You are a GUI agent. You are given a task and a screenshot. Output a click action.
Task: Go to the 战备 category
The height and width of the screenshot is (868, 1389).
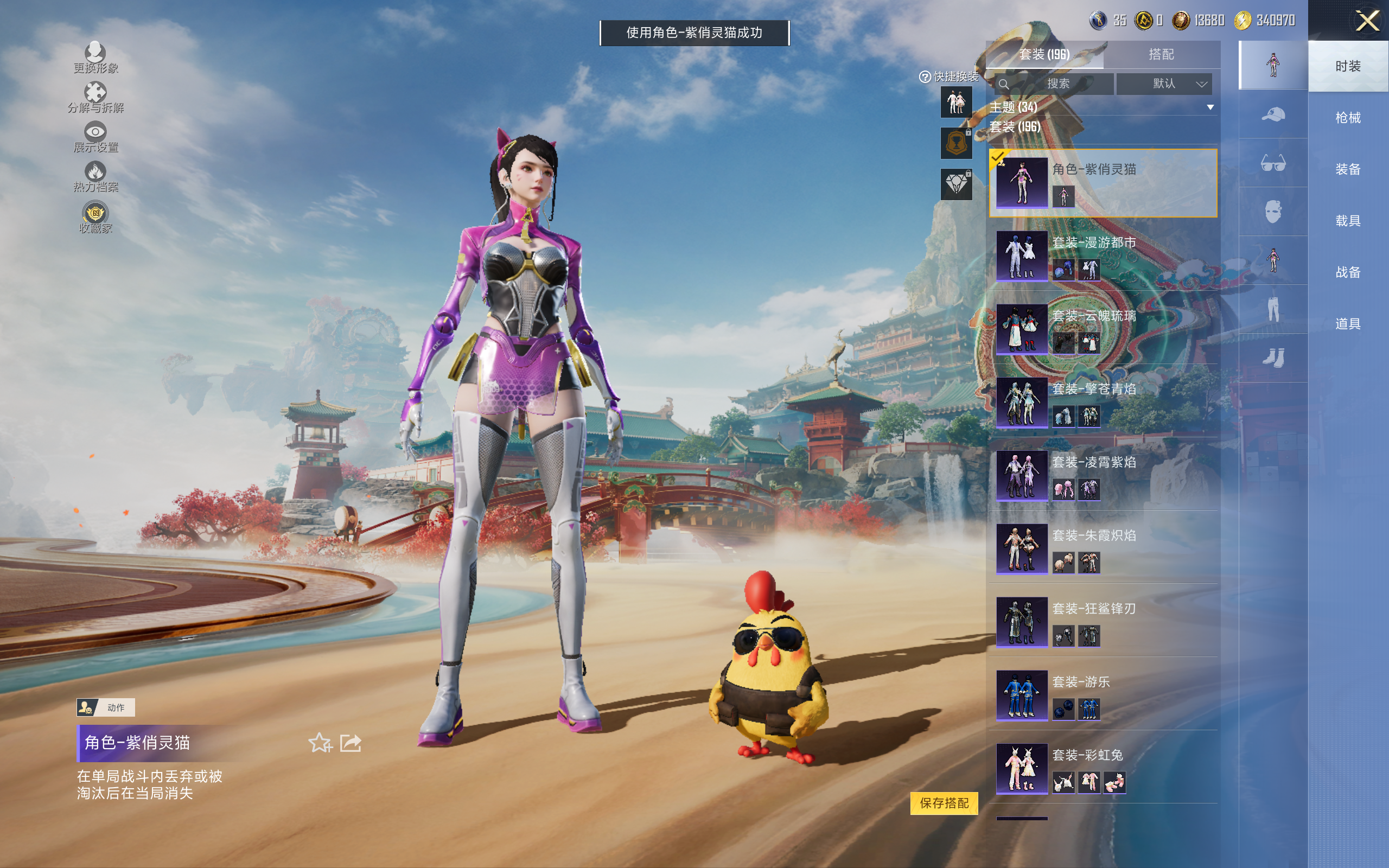tap(1347, 272)
